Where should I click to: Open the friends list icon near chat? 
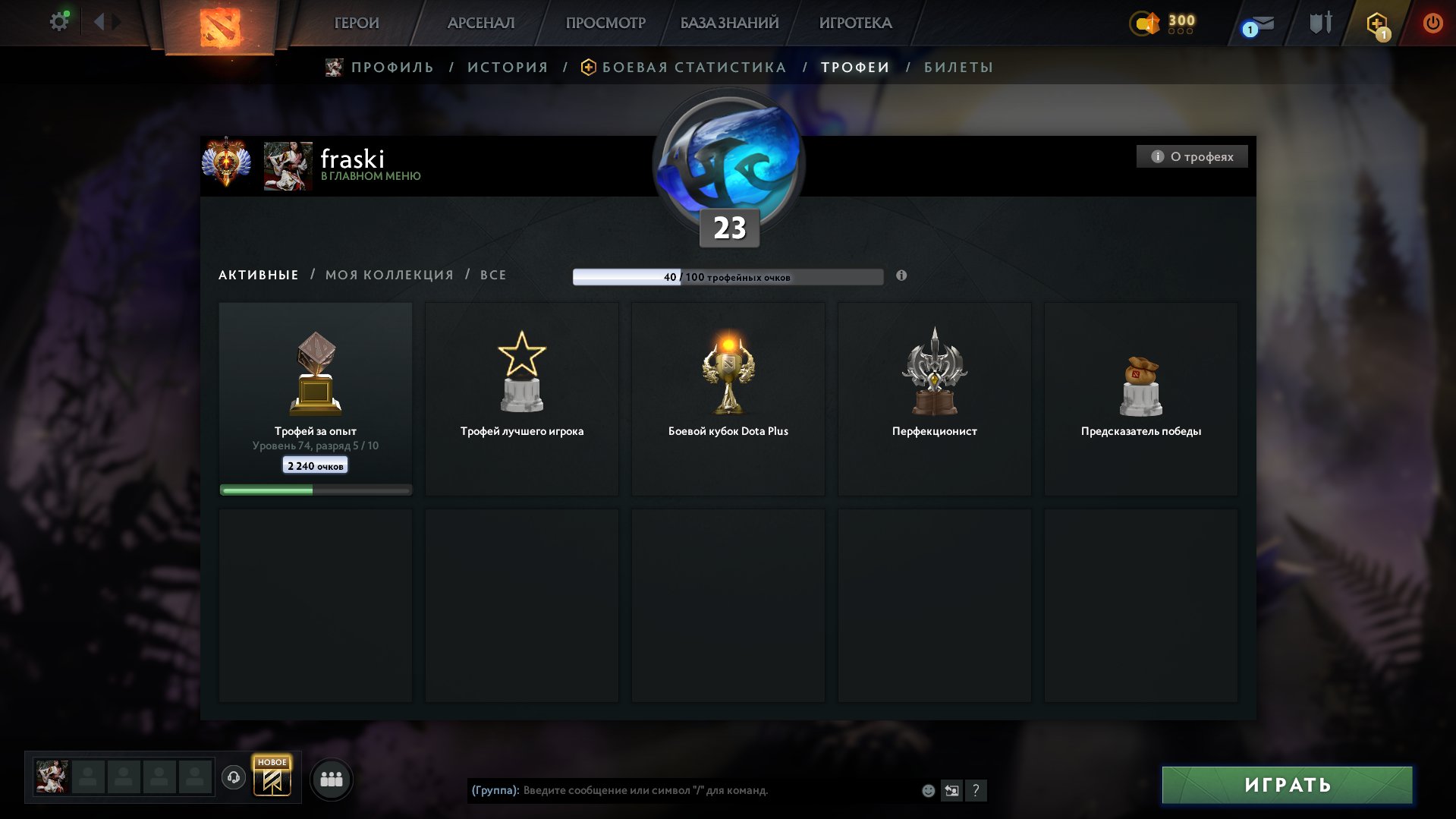point(332,778)
